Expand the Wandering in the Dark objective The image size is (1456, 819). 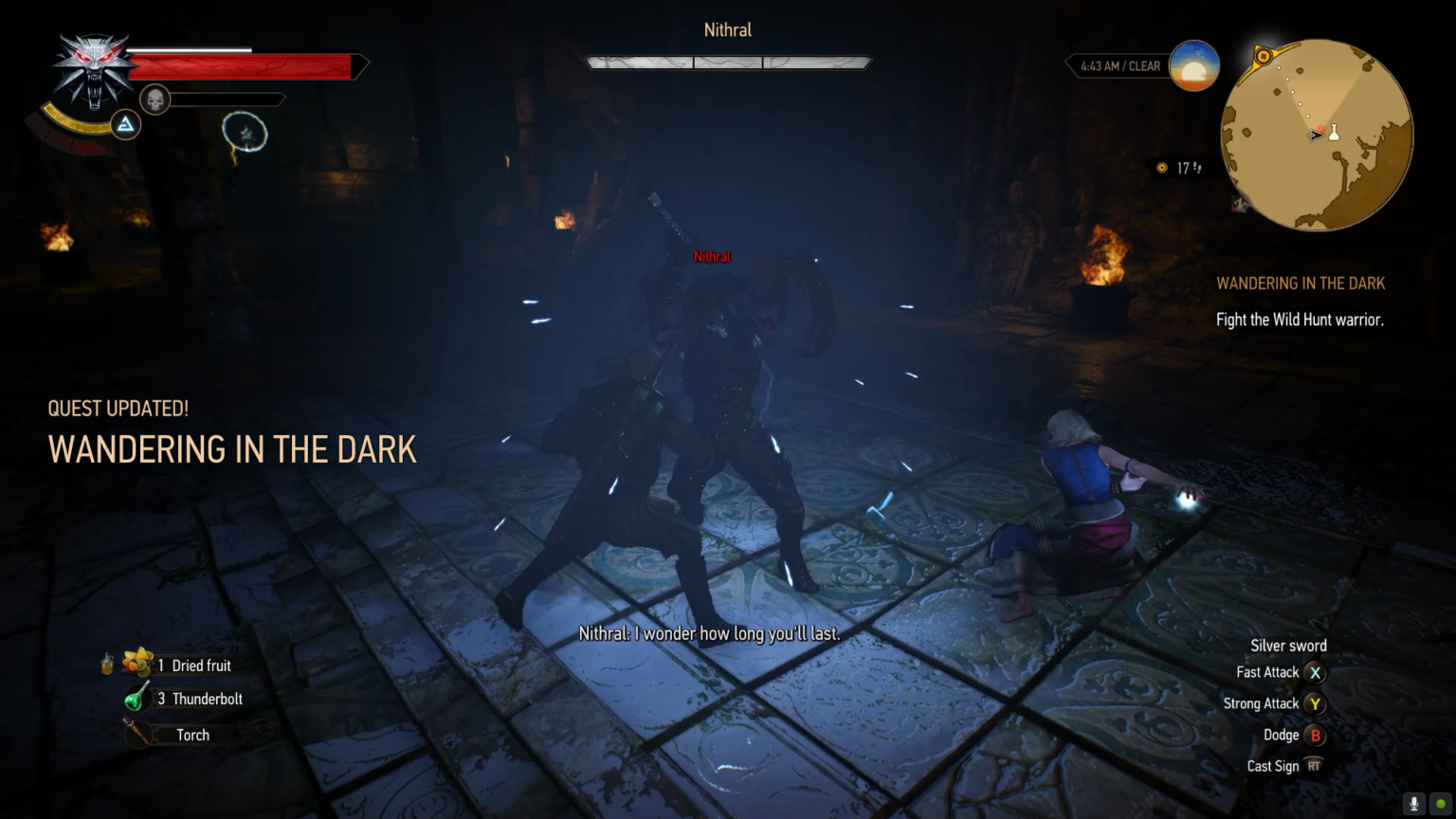pos(1300,282)
